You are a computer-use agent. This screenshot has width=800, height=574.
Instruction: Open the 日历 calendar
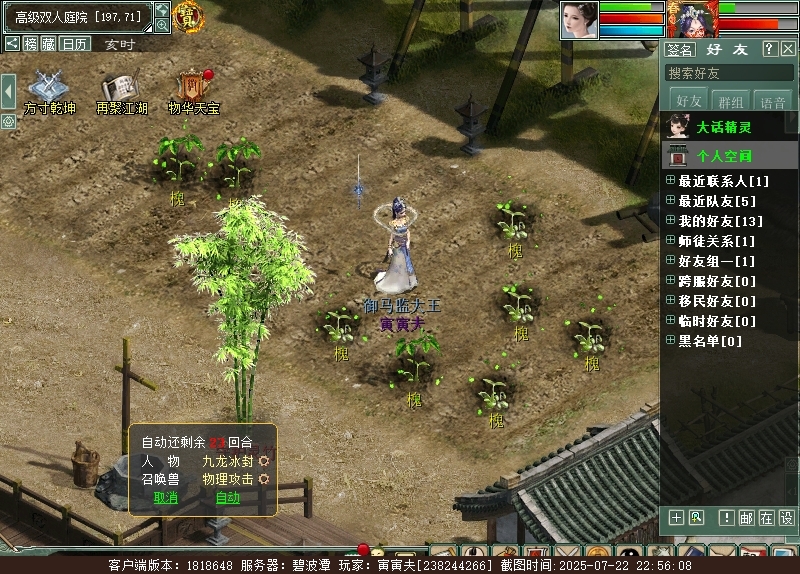74,43
